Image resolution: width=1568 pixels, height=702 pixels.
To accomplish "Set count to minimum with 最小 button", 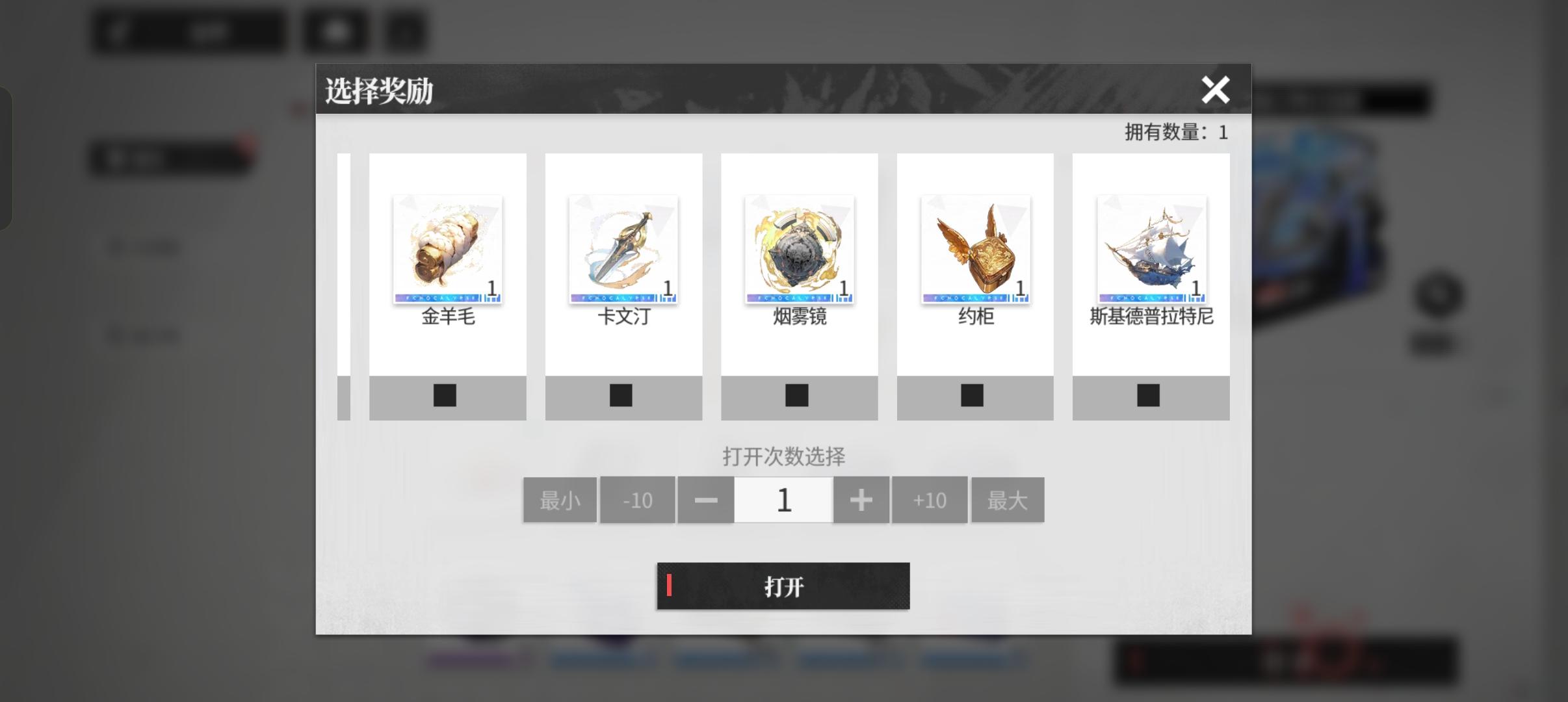I will (560, 499).
